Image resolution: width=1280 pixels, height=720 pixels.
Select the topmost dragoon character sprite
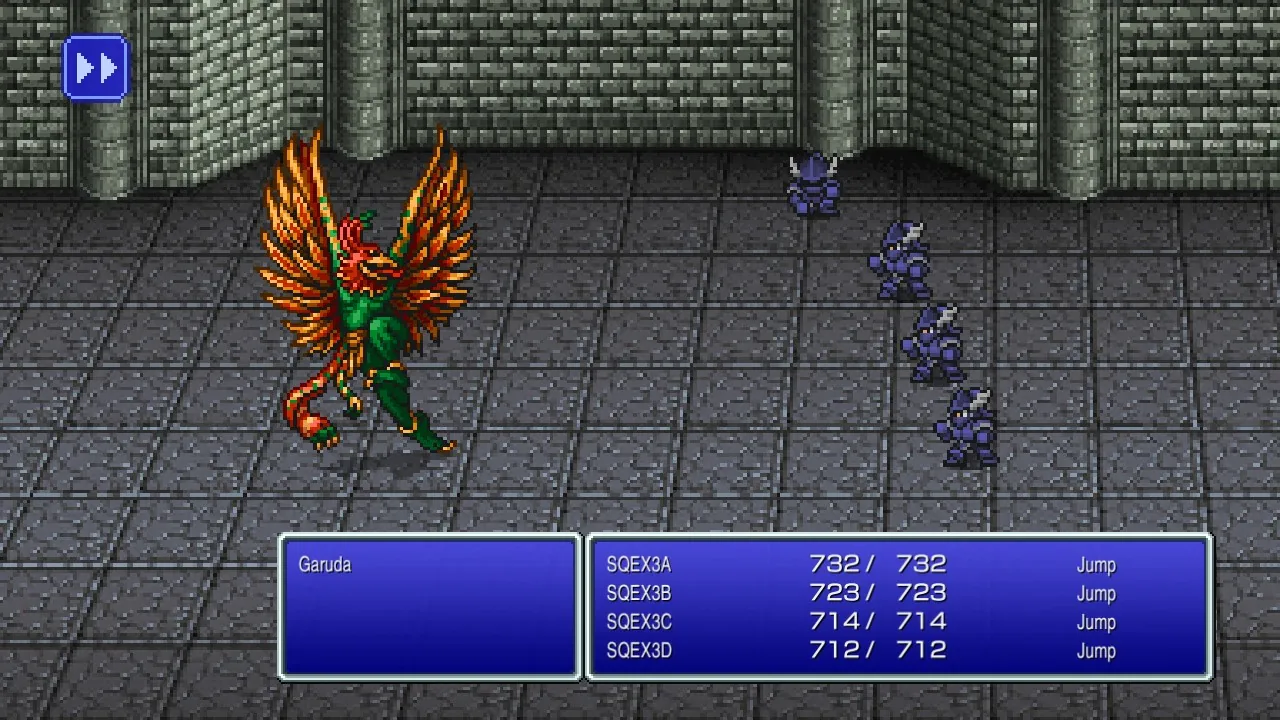tap(812, 185)
